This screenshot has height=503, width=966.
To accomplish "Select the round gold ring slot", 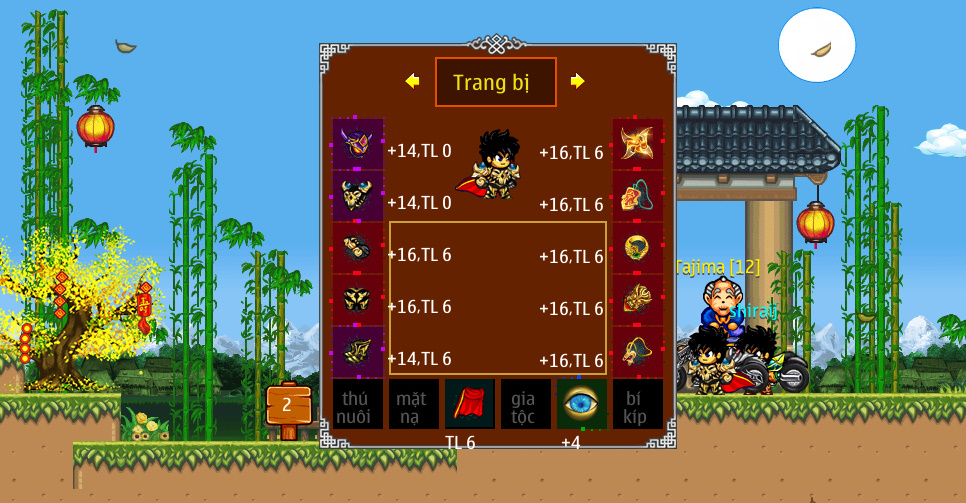I will pyautogui.click(x=638, y=248).
